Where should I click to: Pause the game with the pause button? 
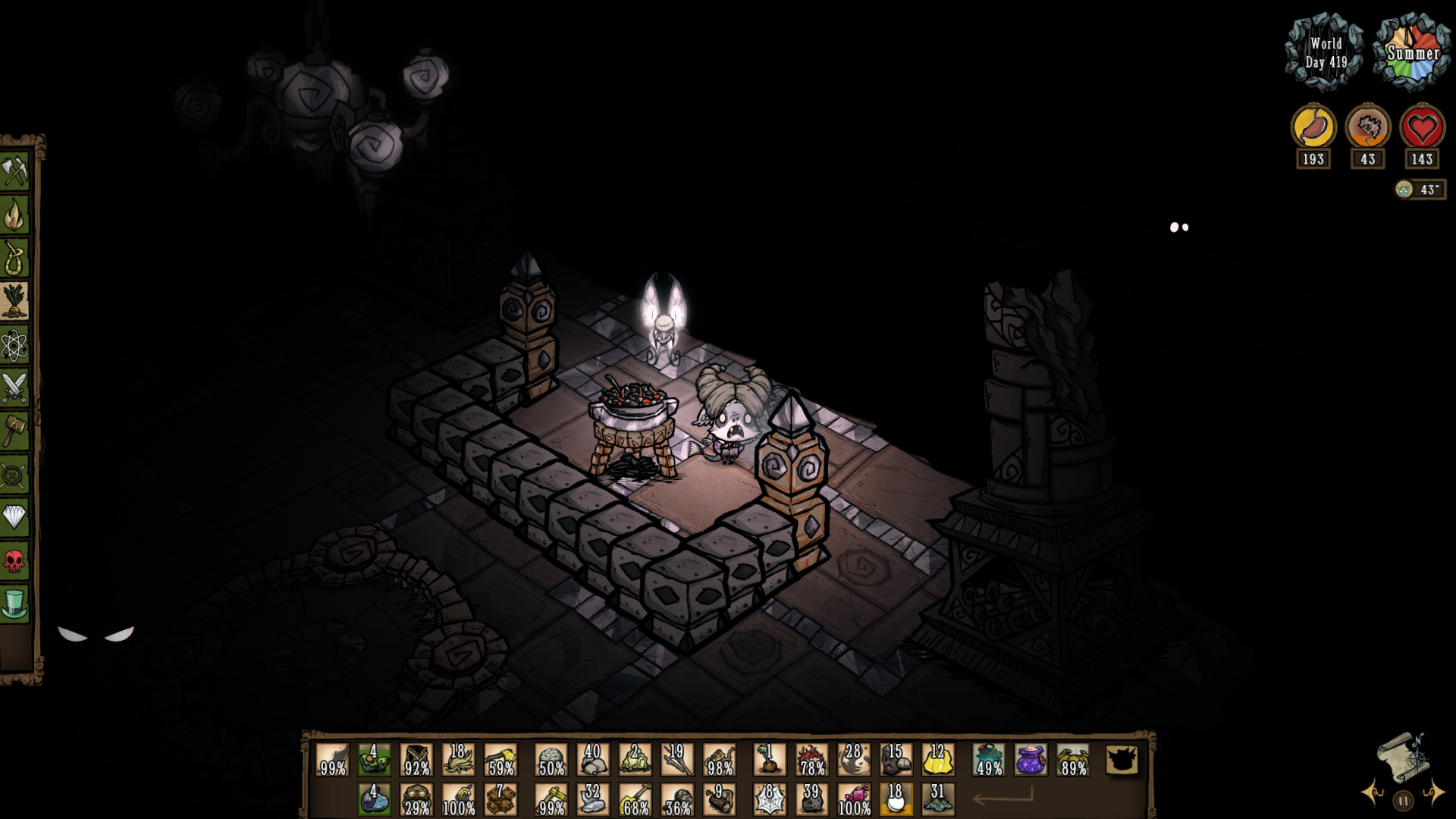[1404, 801]
